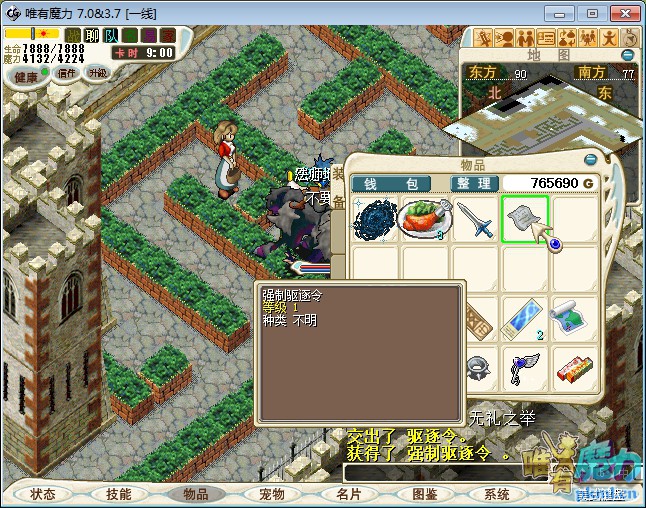Open the 状态 status menu
The image size is (646, 508).
[43, 494]
